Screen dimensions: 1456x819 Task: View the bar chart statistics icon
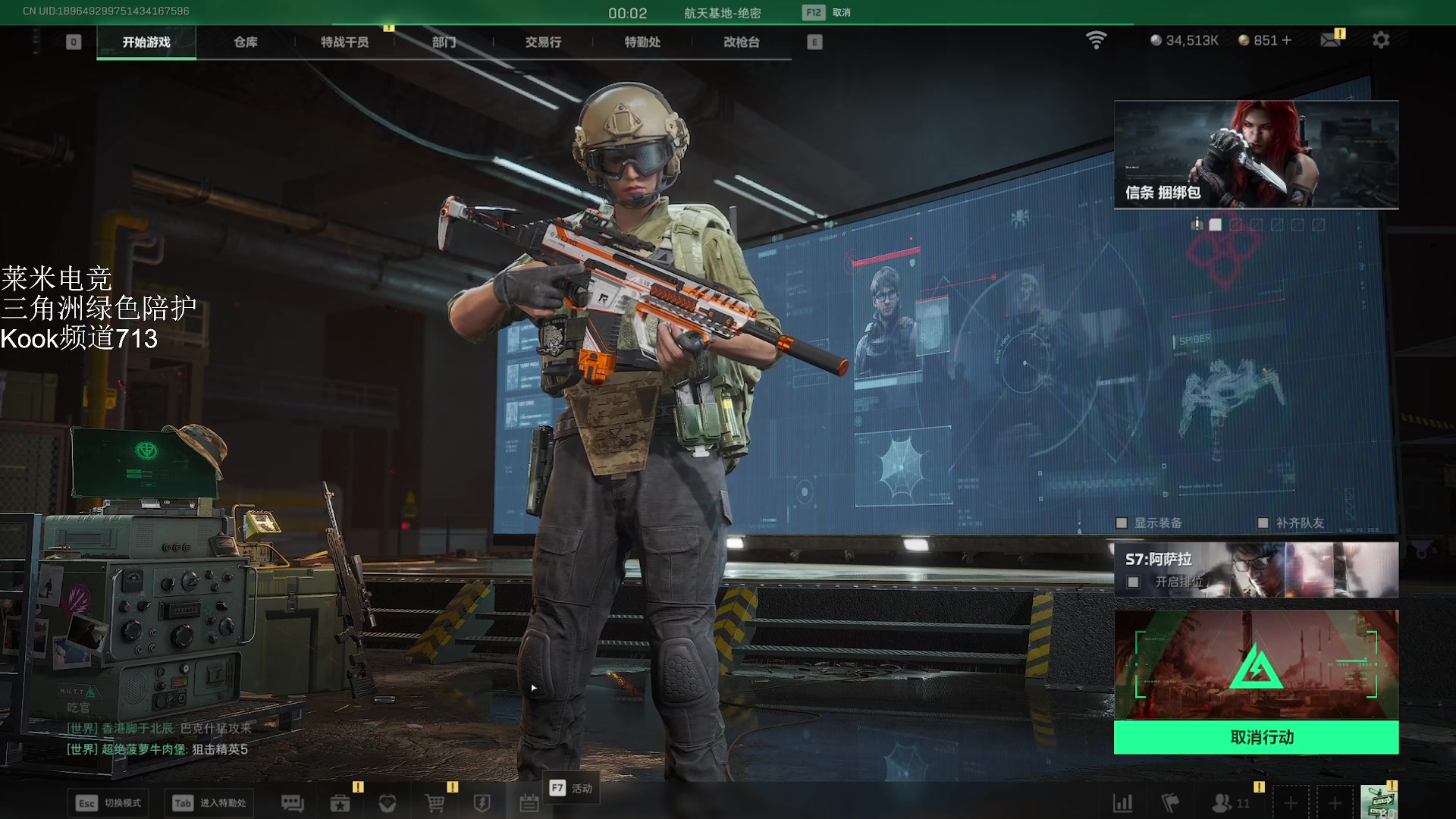point(1122,803)
